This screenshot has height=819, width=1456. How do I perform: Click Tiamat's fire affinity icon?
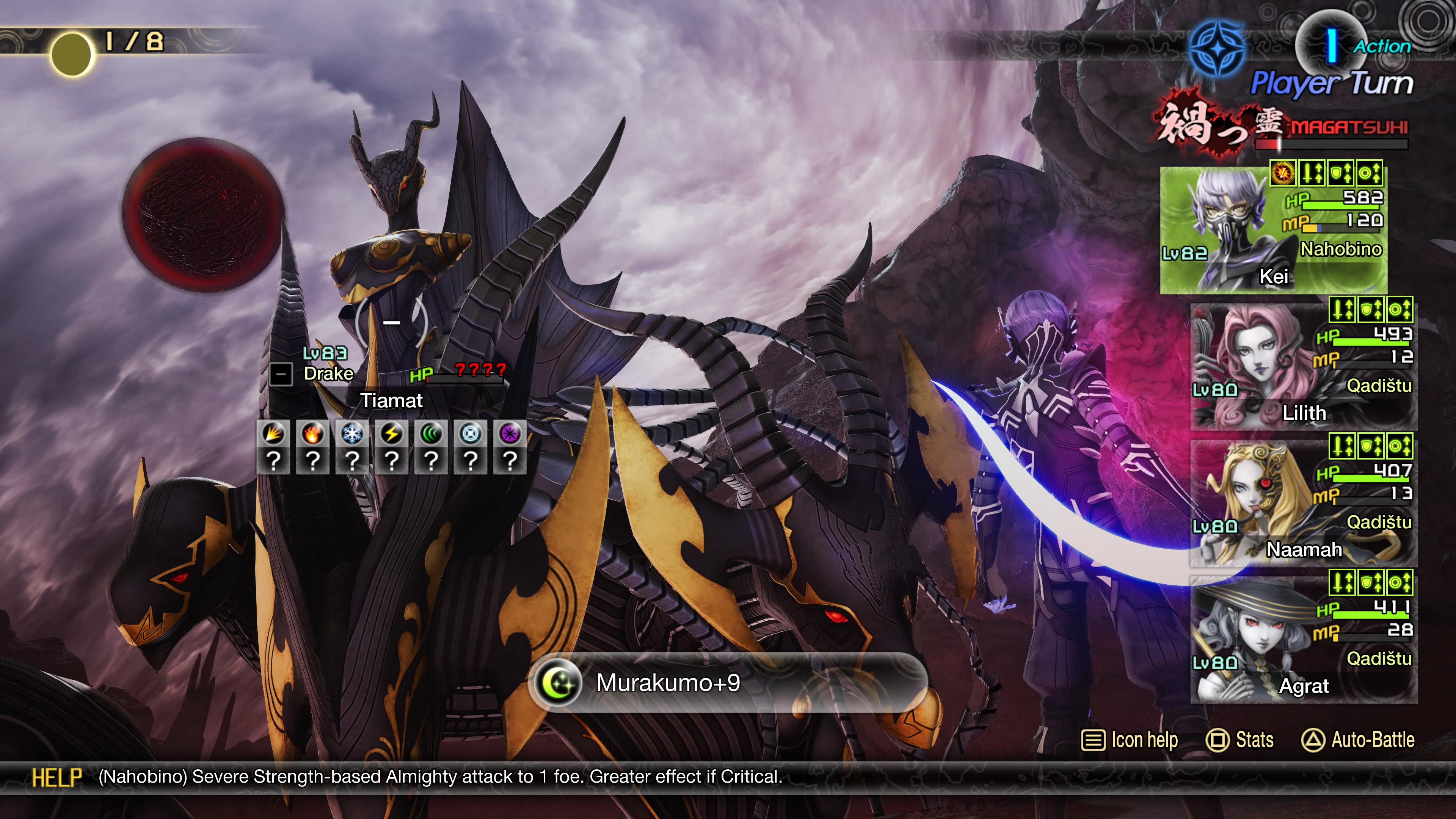(313, 434)
